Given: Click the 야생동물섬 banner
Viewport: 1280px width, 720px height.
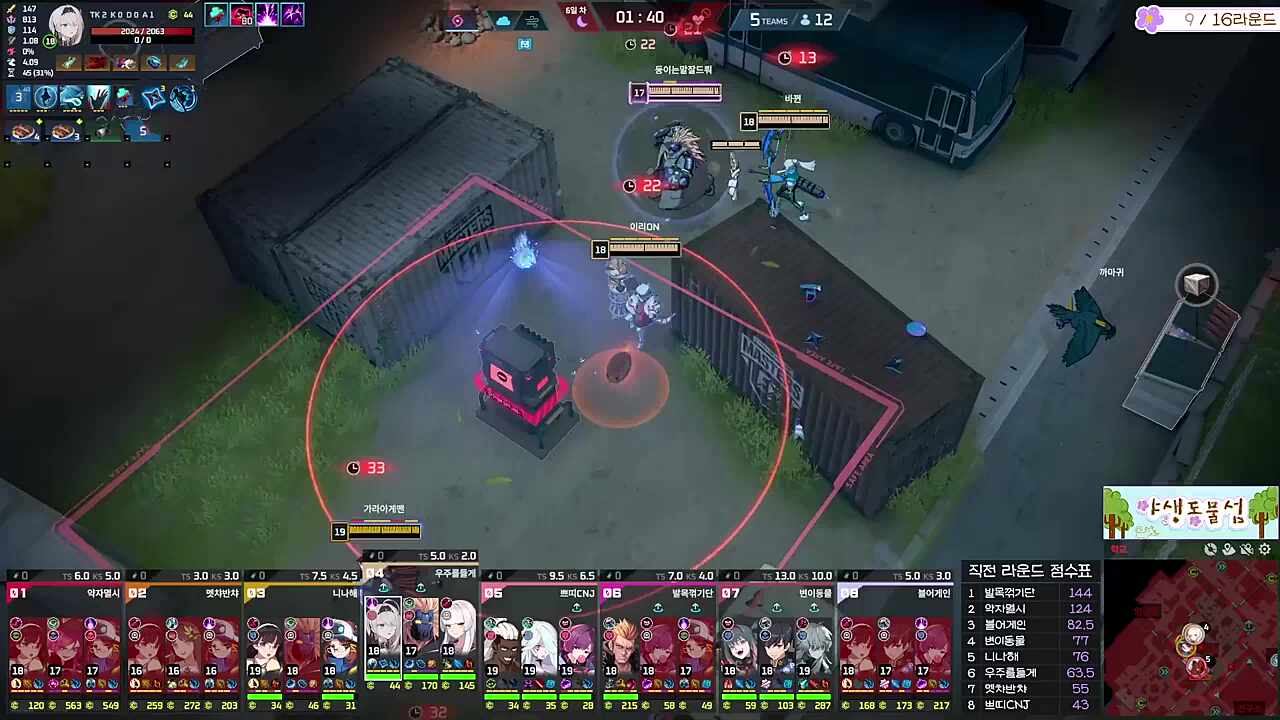Looking at the screenshot, I should tap(1190, 513).
